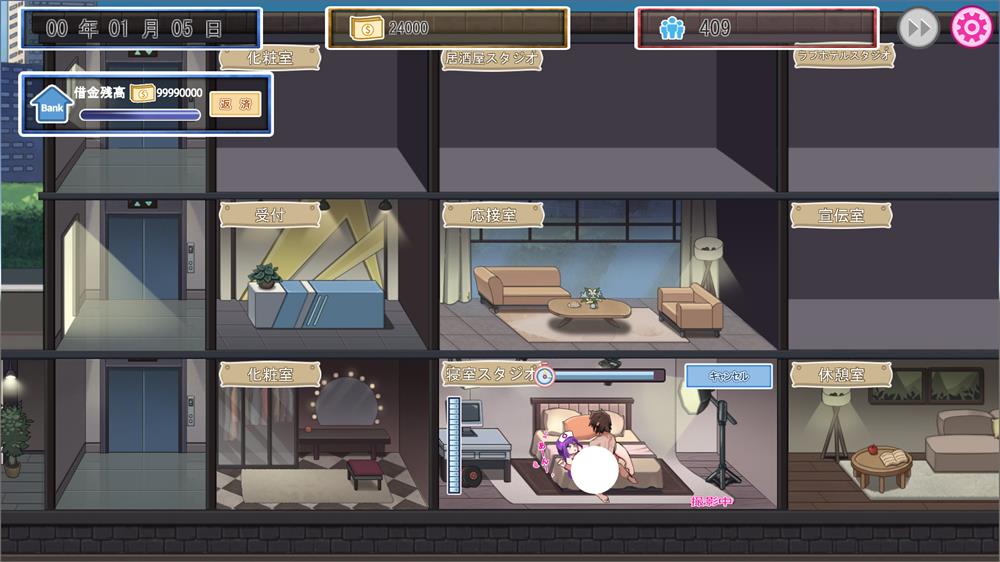
Task: Click the 返済 repay button
Action: (x=235, y=103)
